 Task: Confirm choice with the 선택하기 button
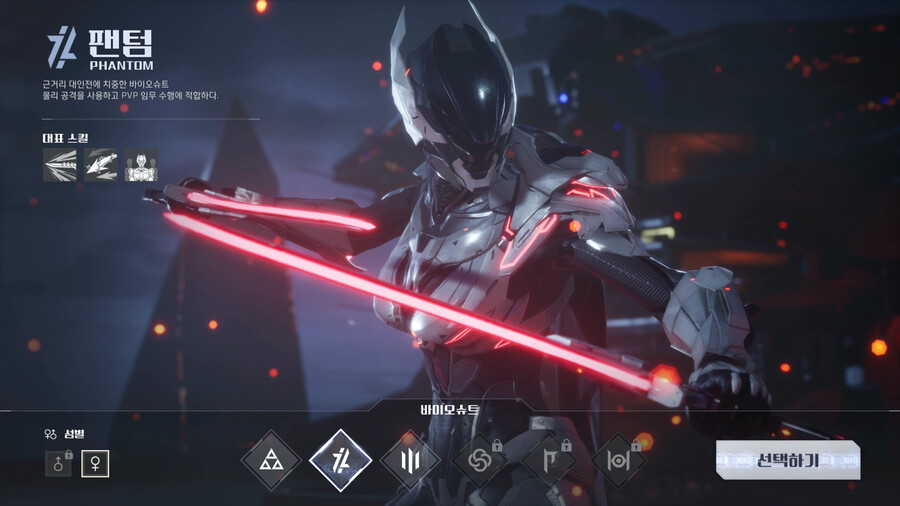(788, 460)
